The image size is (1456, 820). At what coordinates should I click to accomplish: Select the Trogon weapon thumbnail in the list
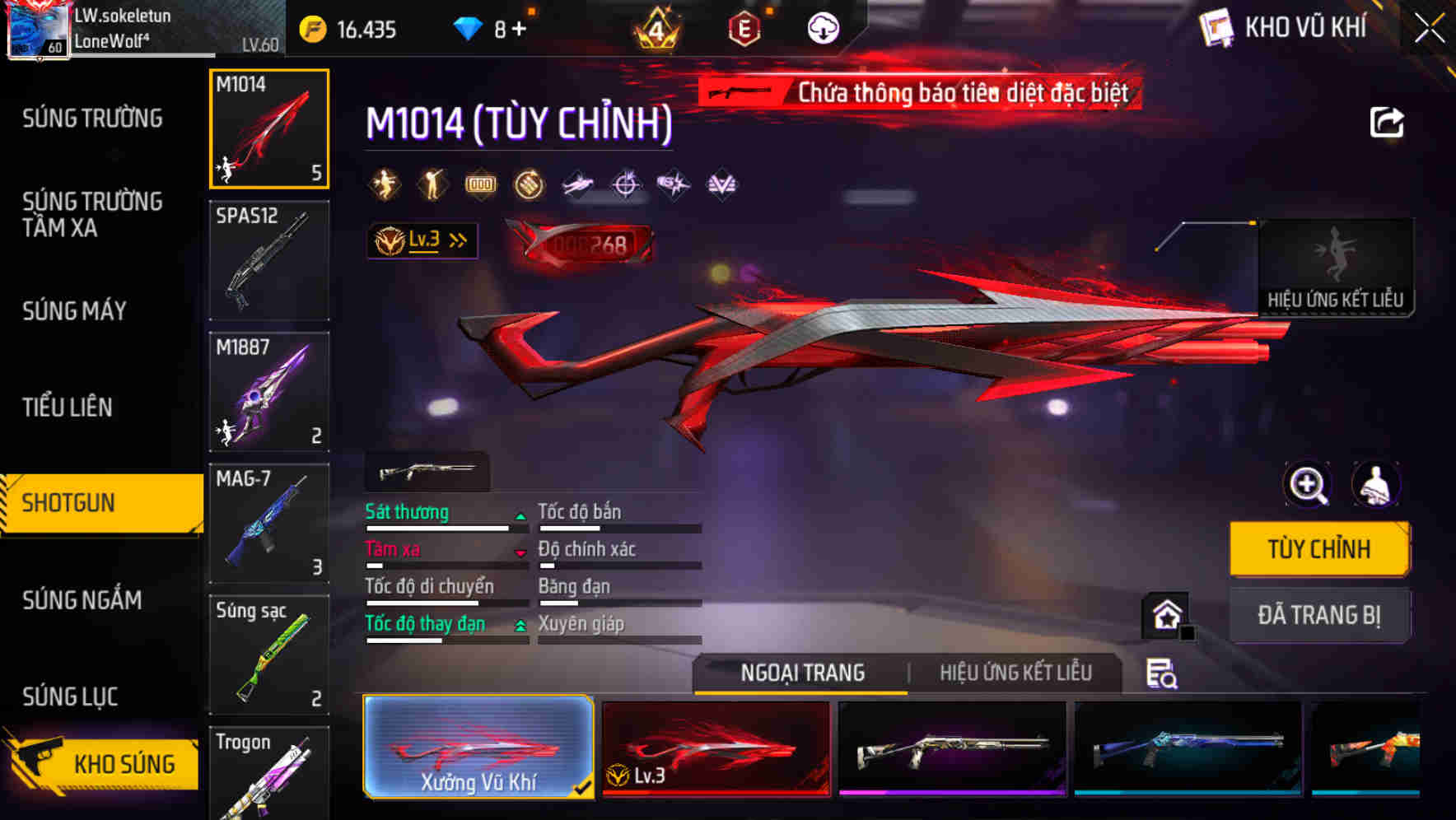268,772
